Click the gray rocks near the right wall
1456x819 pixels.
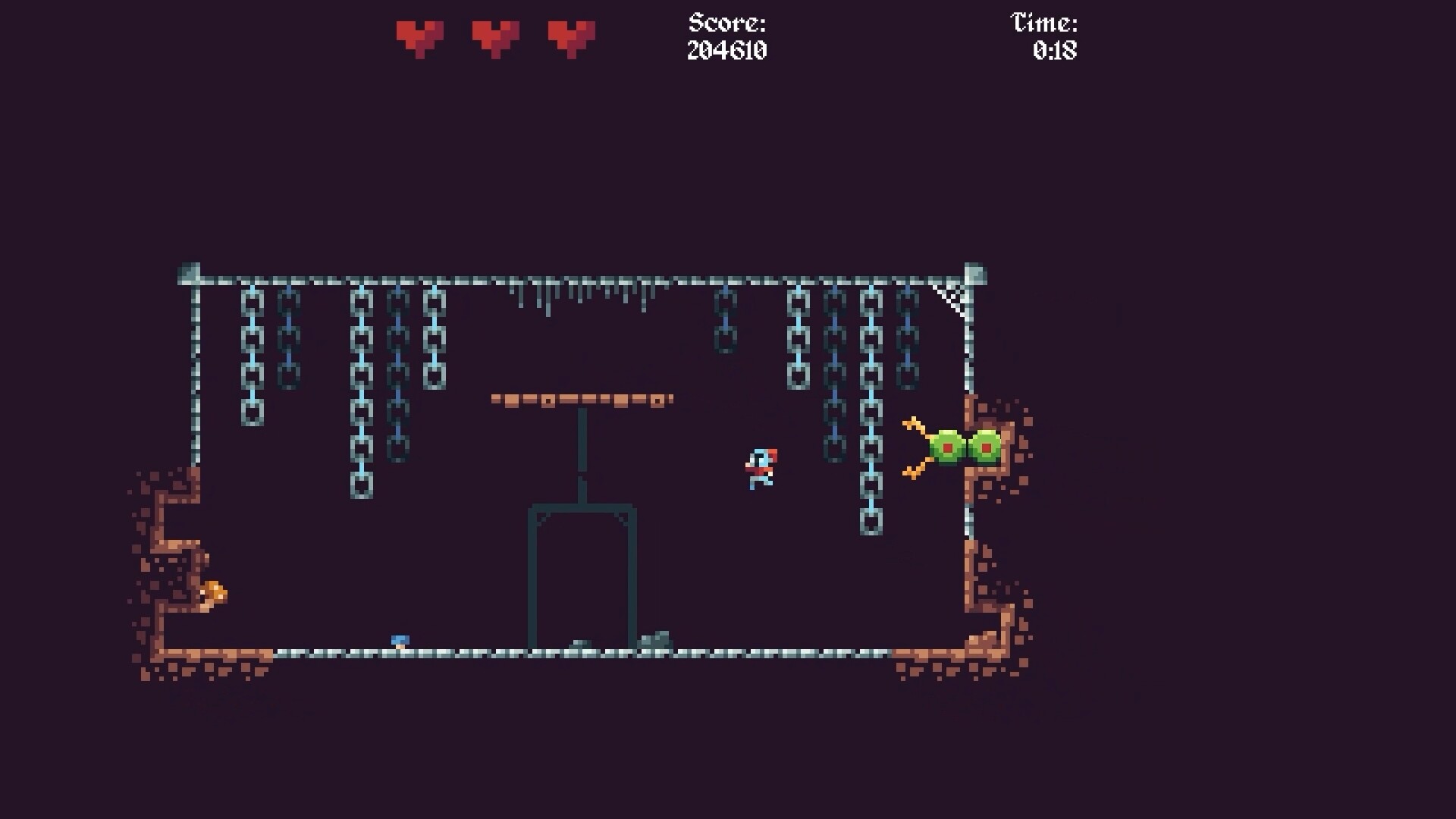tap(657, 639)
